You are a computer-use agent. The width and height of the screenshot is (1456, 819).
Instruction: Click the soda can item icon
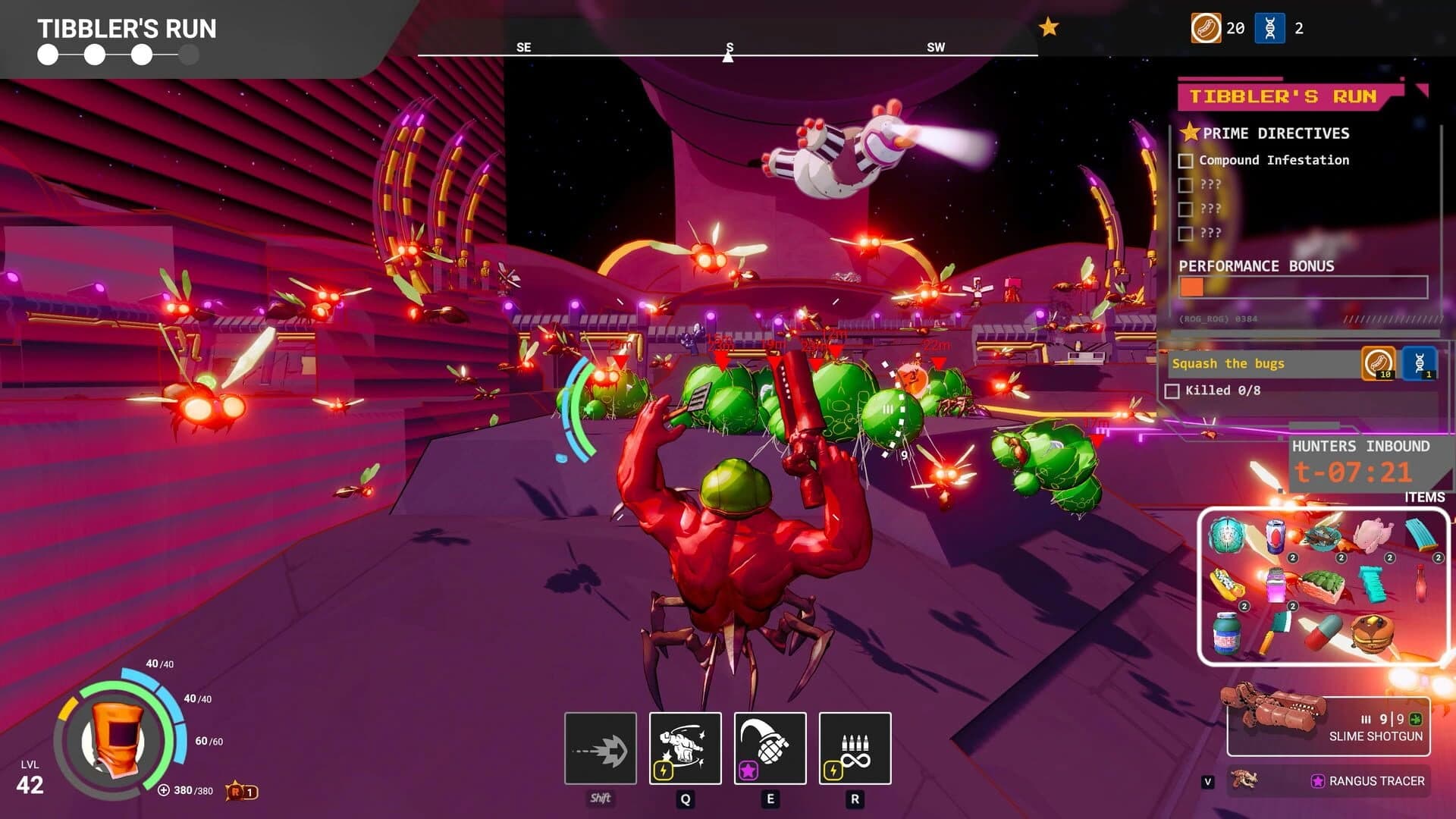coord(1276,537)
